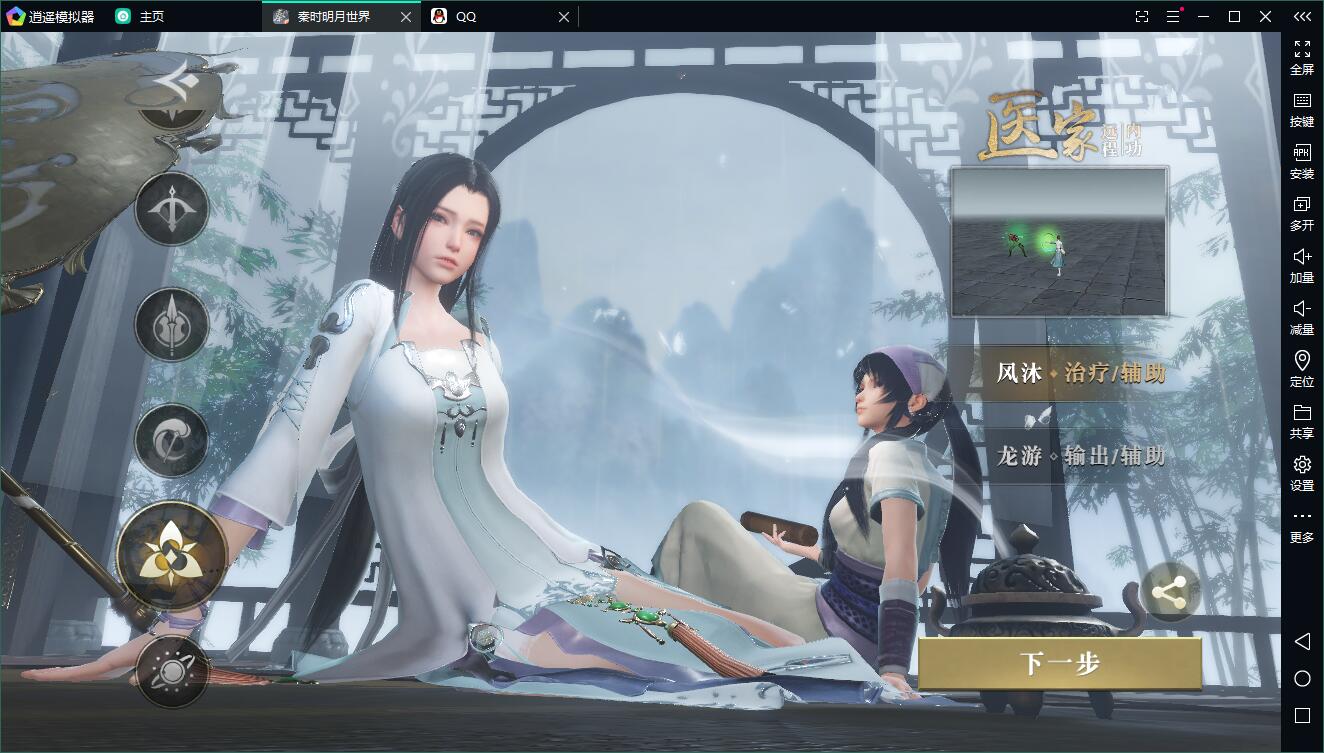This screenshot has height=753, width=1324.
Task: Choose the planet orbit class icon
Action: [x=172, y=672]
